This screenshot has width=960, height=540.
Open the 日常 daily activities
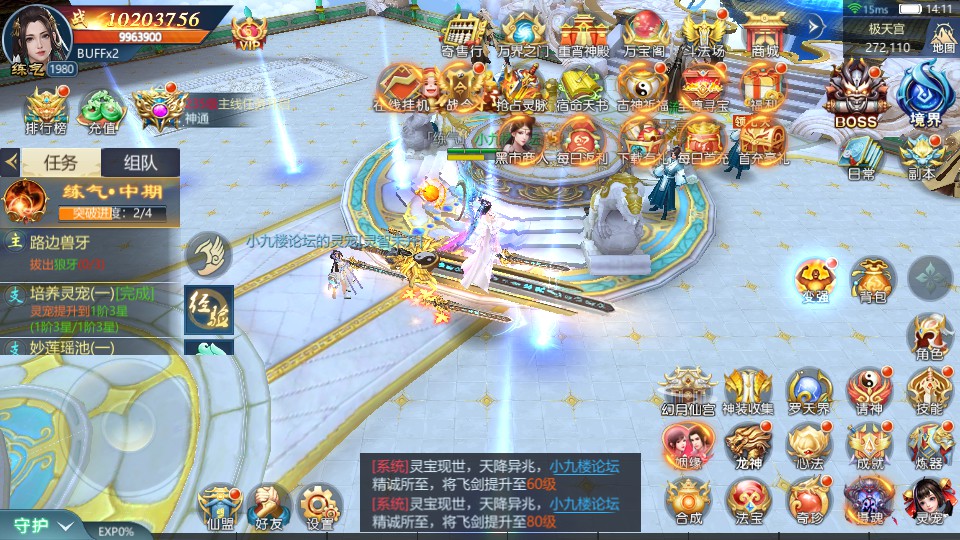click(x=861, y=156)
